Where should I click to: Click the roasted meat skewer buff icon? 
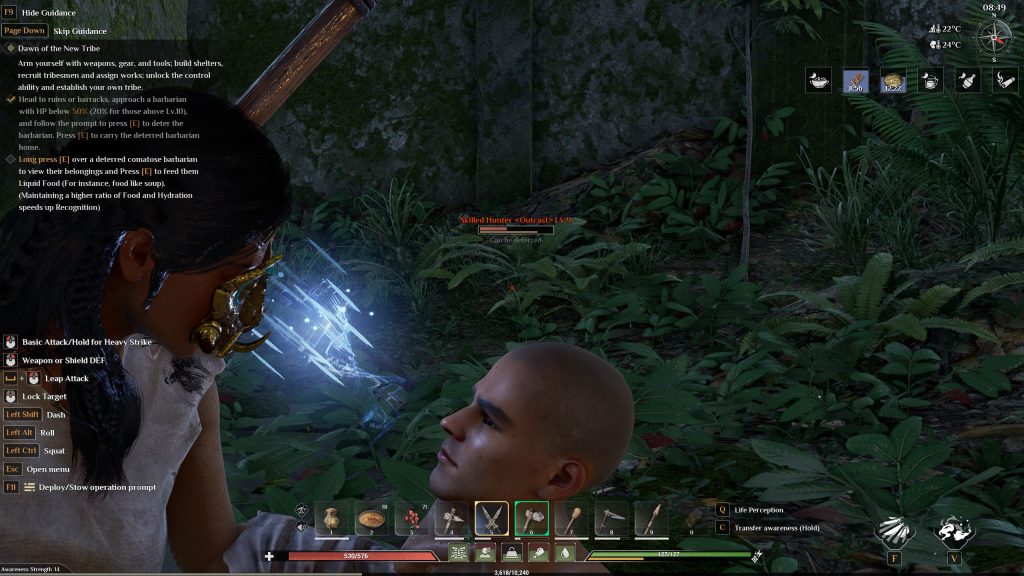point(855,81)
